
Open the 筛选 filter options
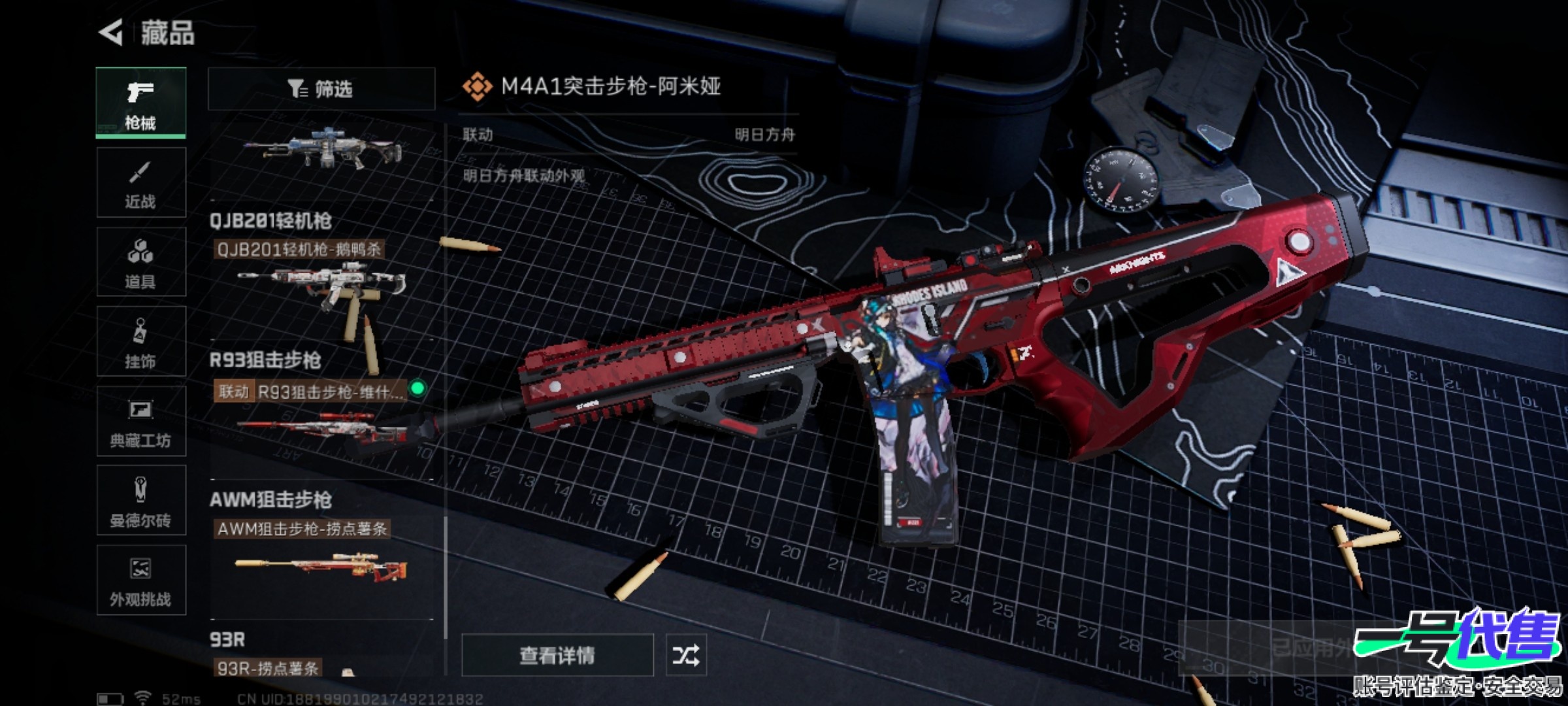(x=321, y=89)
